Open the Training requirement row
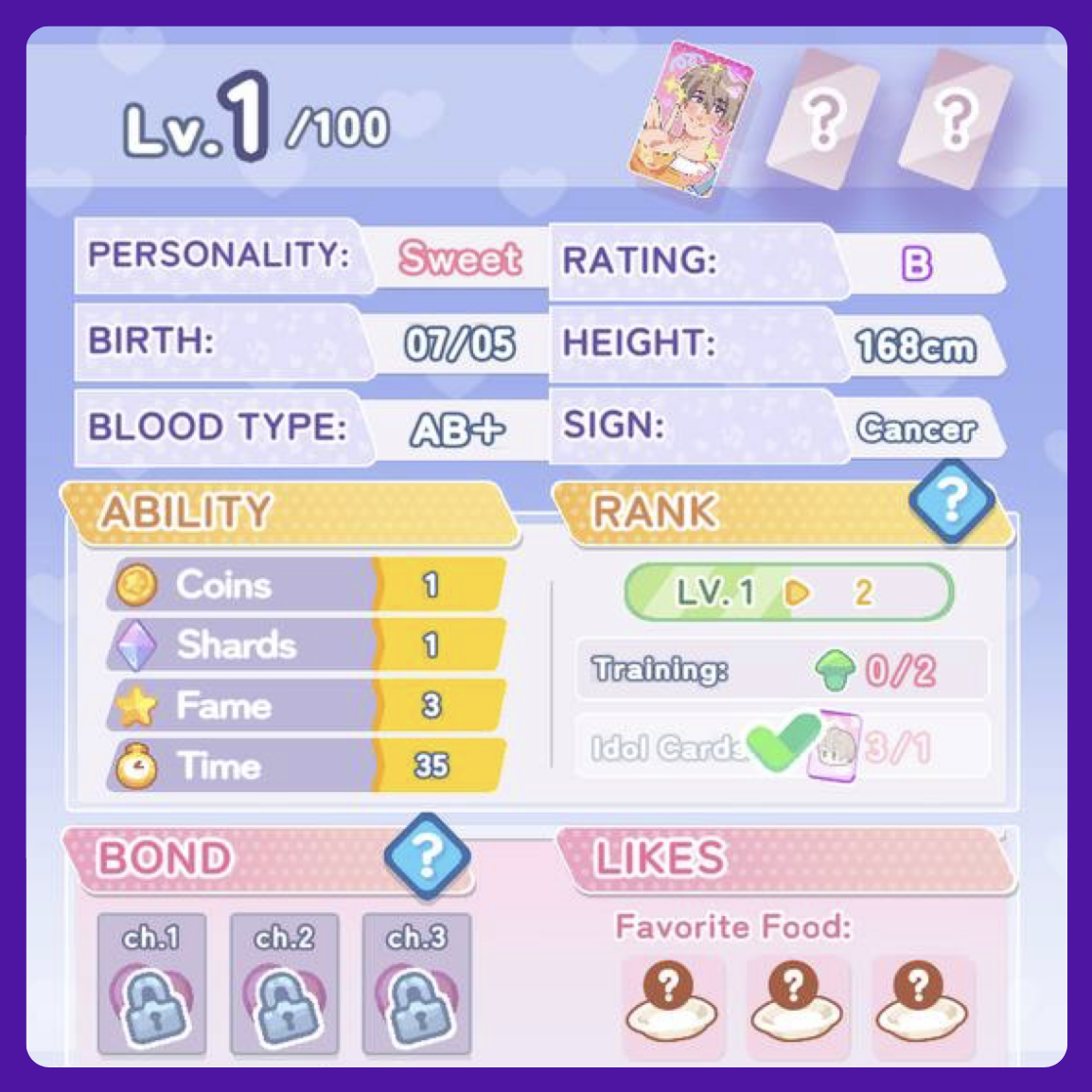 pyautogui.click(x=782, y=670)
